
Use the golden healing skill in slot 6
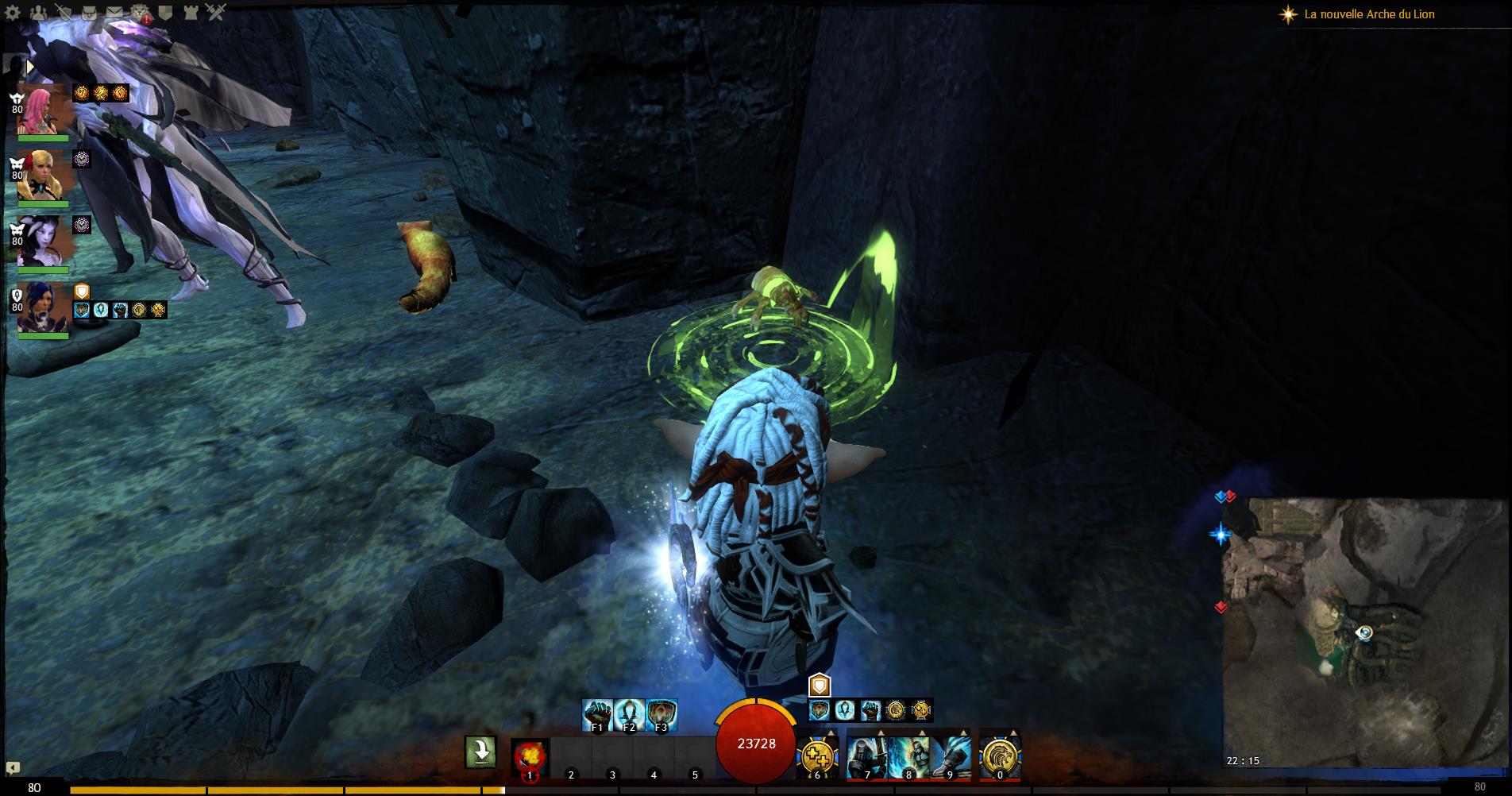[817, 756]
